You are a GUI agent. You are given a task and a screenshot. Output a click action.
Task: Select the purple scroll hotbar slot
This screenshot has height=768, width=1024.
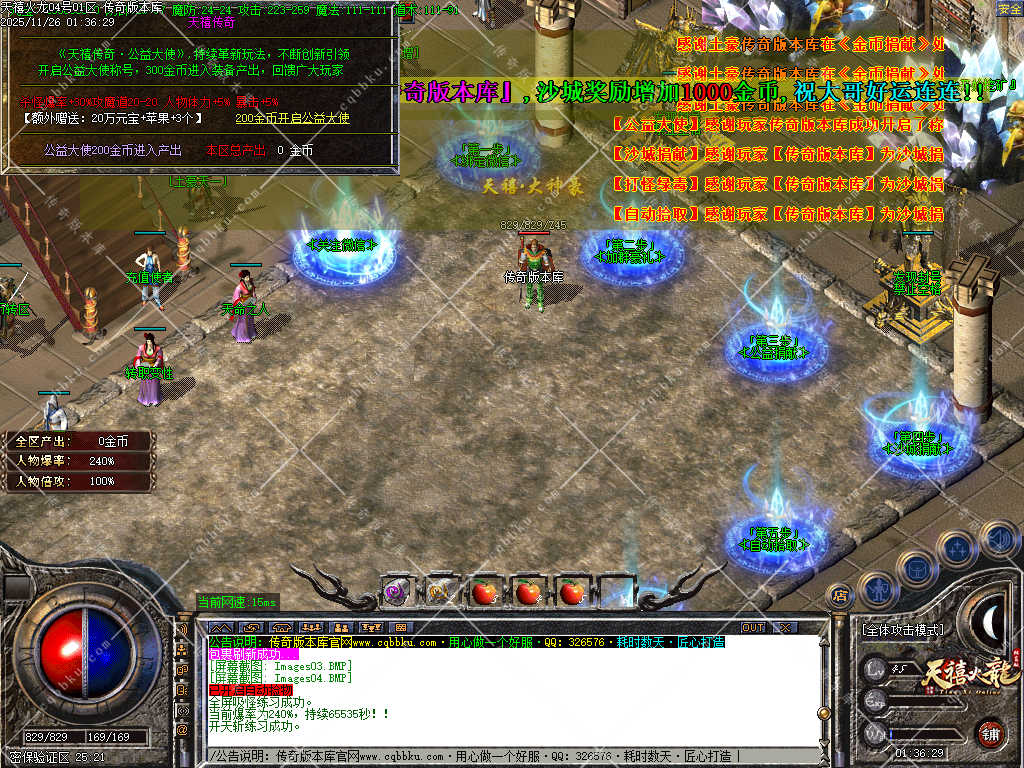click(x=397, y=592)
